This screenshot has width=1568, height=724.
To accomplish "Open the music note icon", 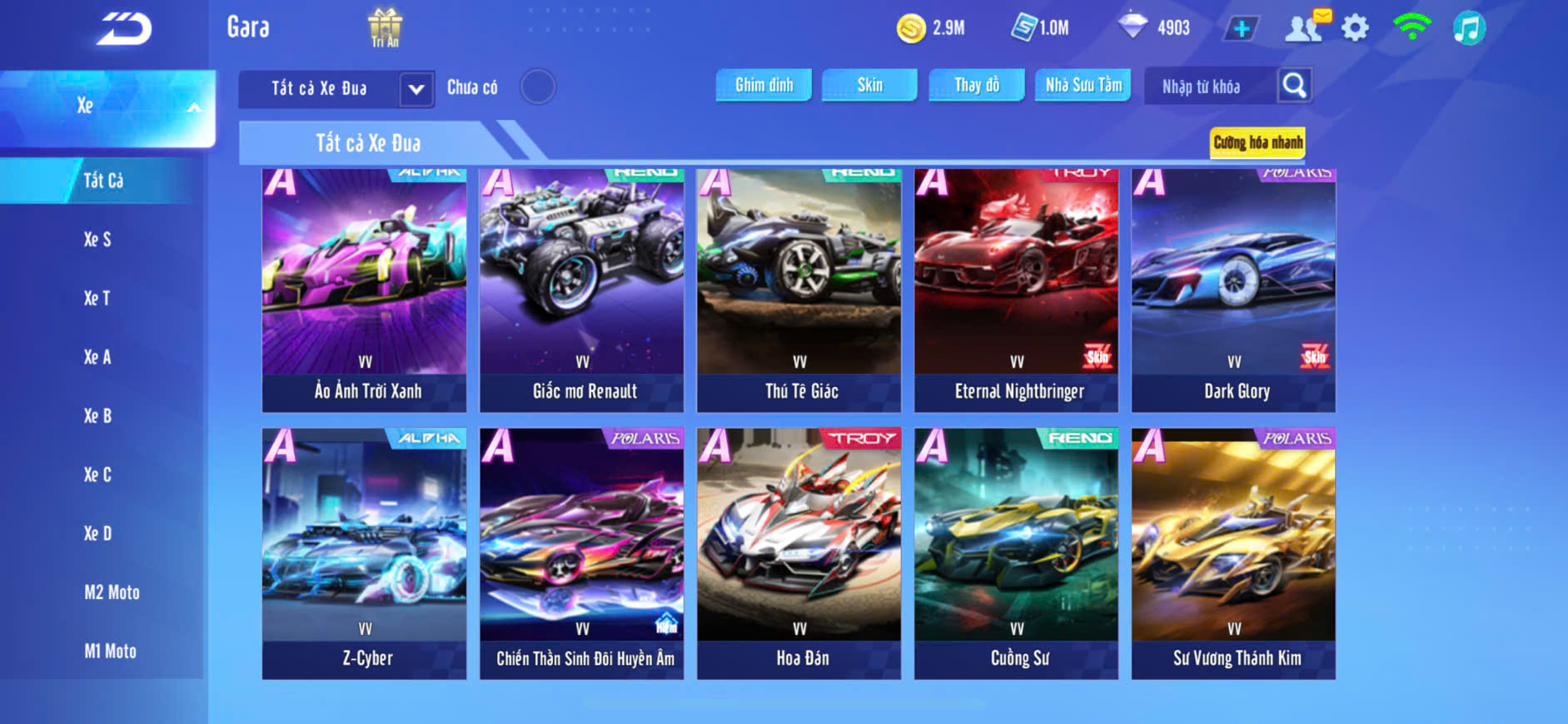I will coord(1469,28).
